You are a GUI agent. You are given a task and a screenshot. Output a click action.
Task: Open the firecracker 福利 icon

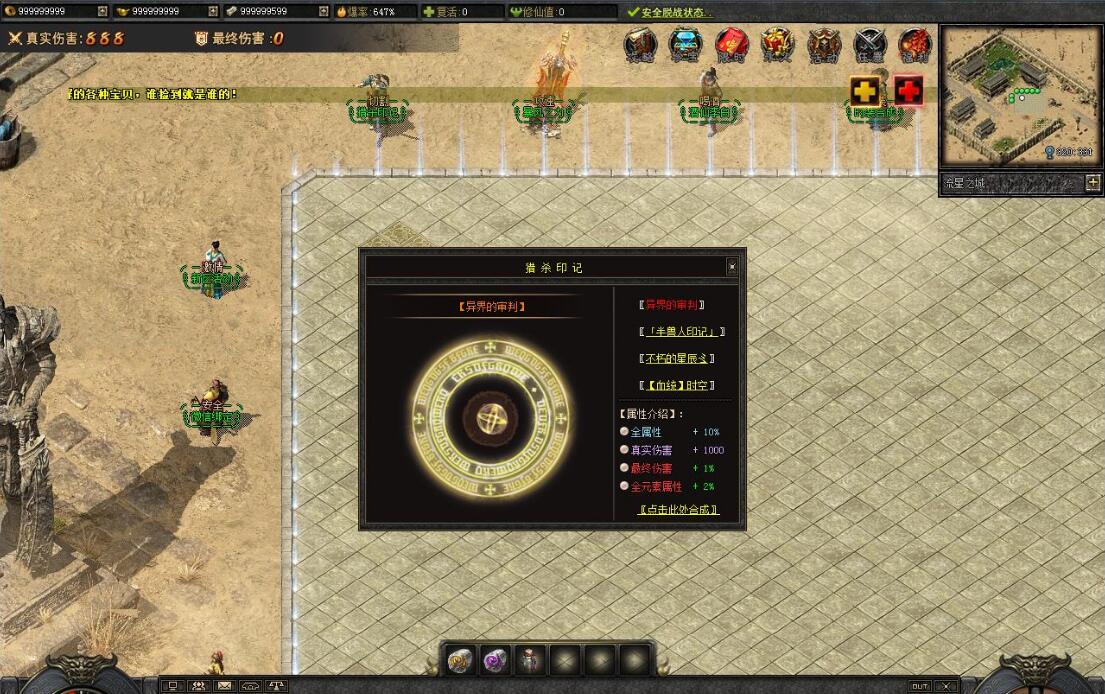(x=915, y=44)
